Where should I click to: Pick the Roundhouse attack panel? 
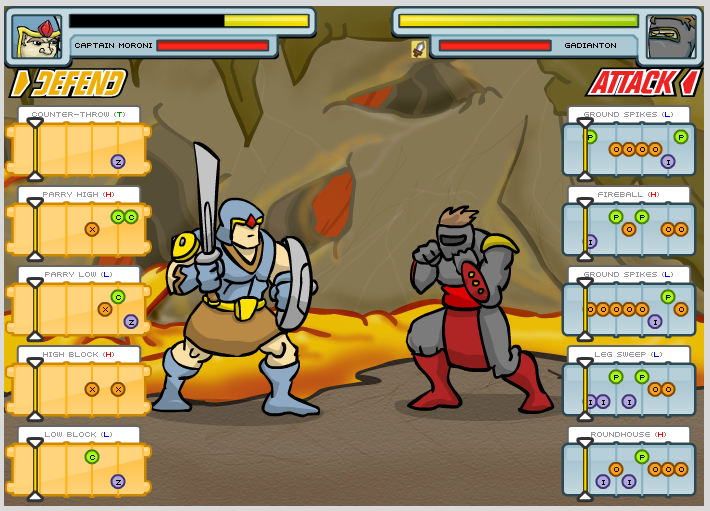[x=629, y=469]
